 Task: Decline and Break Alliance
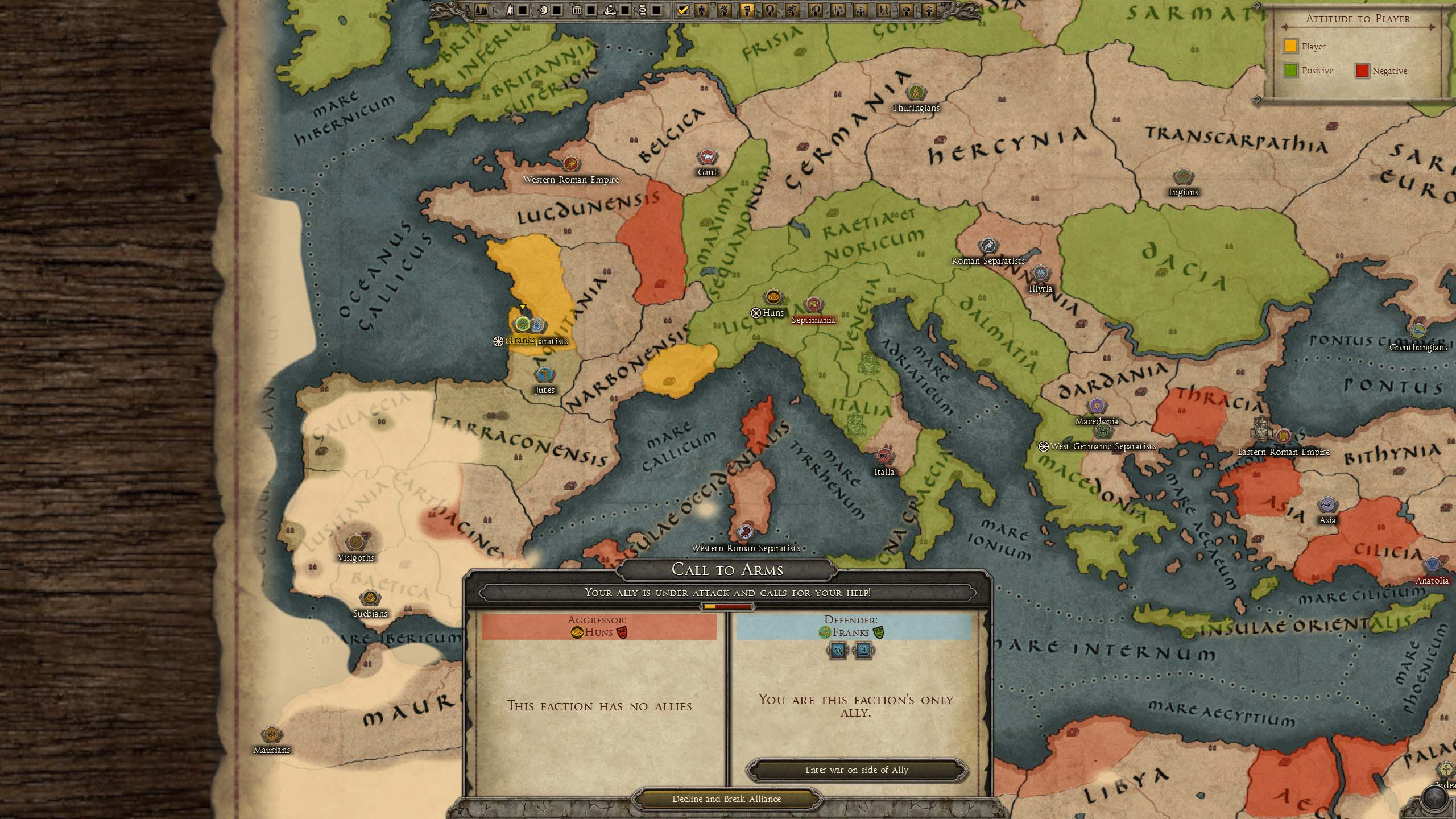[x=726, y=799]
